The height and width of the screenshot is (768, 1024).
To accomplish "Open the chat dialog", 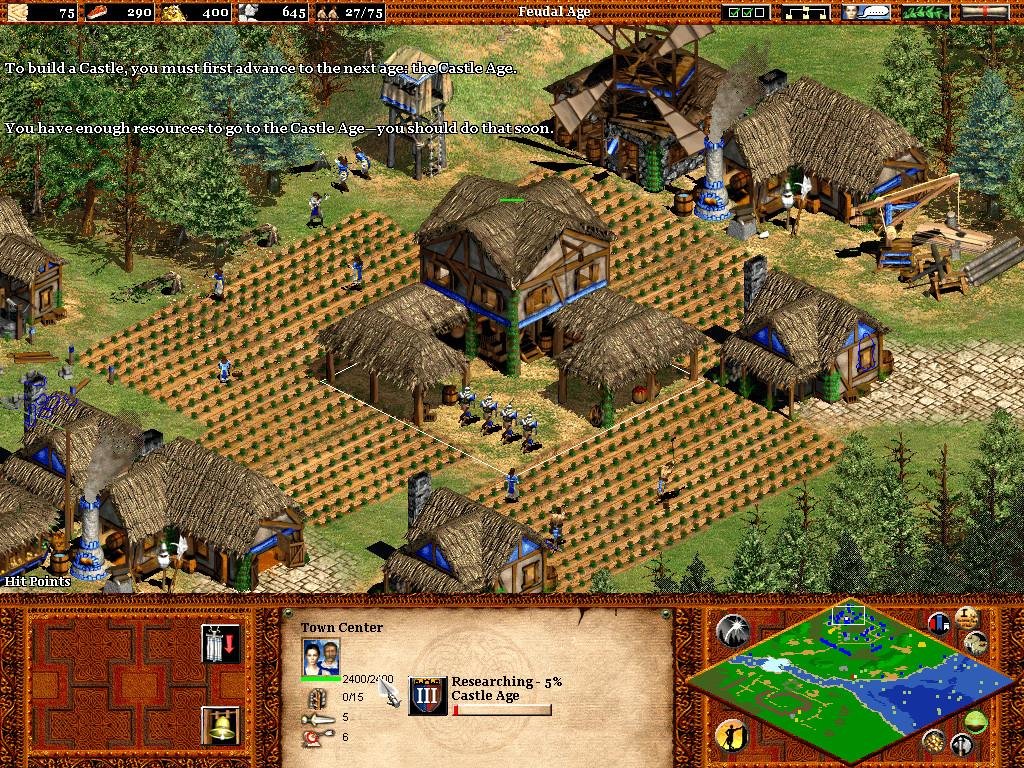I will (x=866, y=13).
